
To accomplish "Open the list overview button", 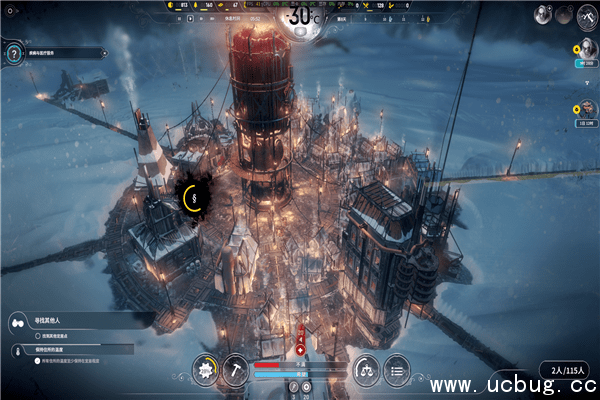I will (397, 368).
